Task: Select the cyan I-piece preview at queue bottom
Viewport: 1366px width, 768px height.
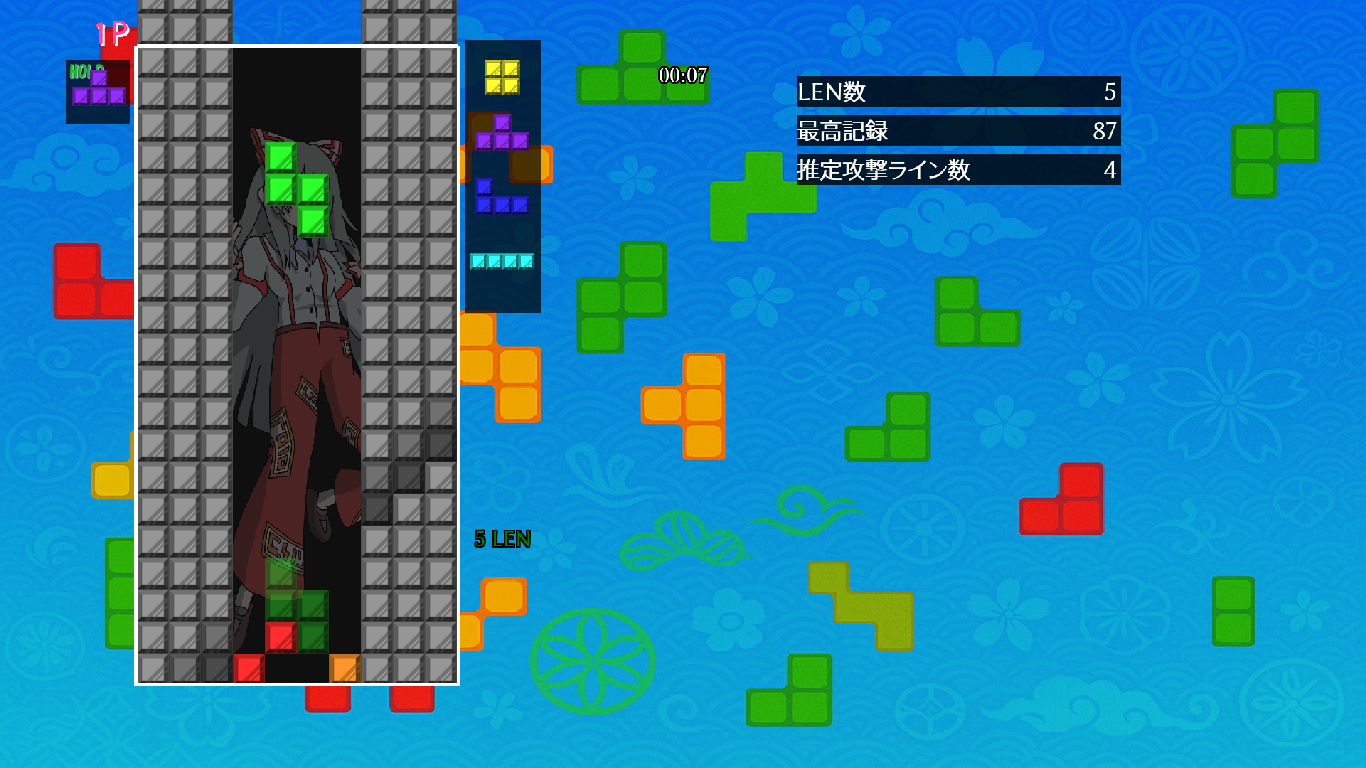Action: tap(502, 259)
